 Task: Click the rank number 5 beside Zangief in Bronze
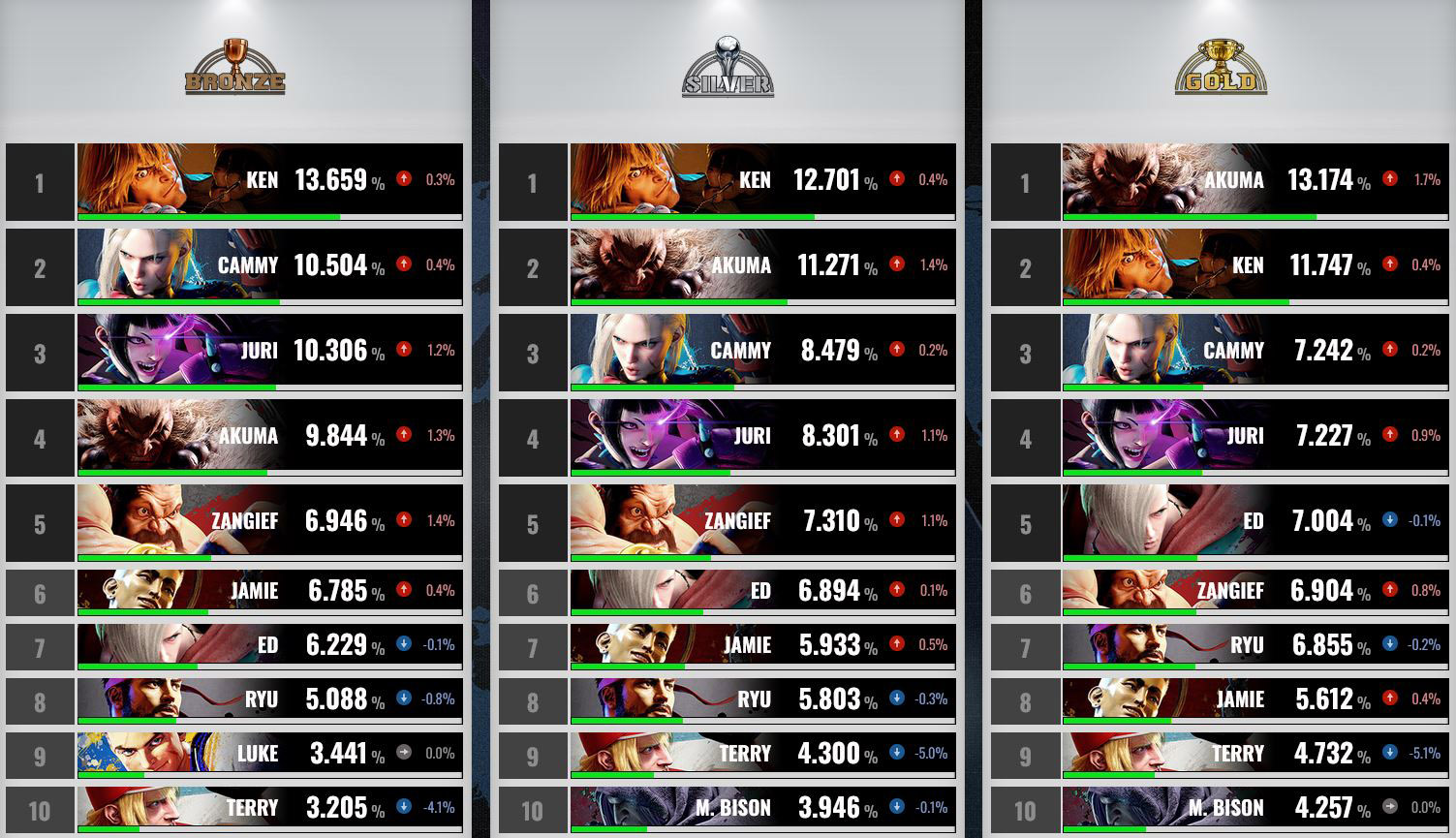pos(39,521)
